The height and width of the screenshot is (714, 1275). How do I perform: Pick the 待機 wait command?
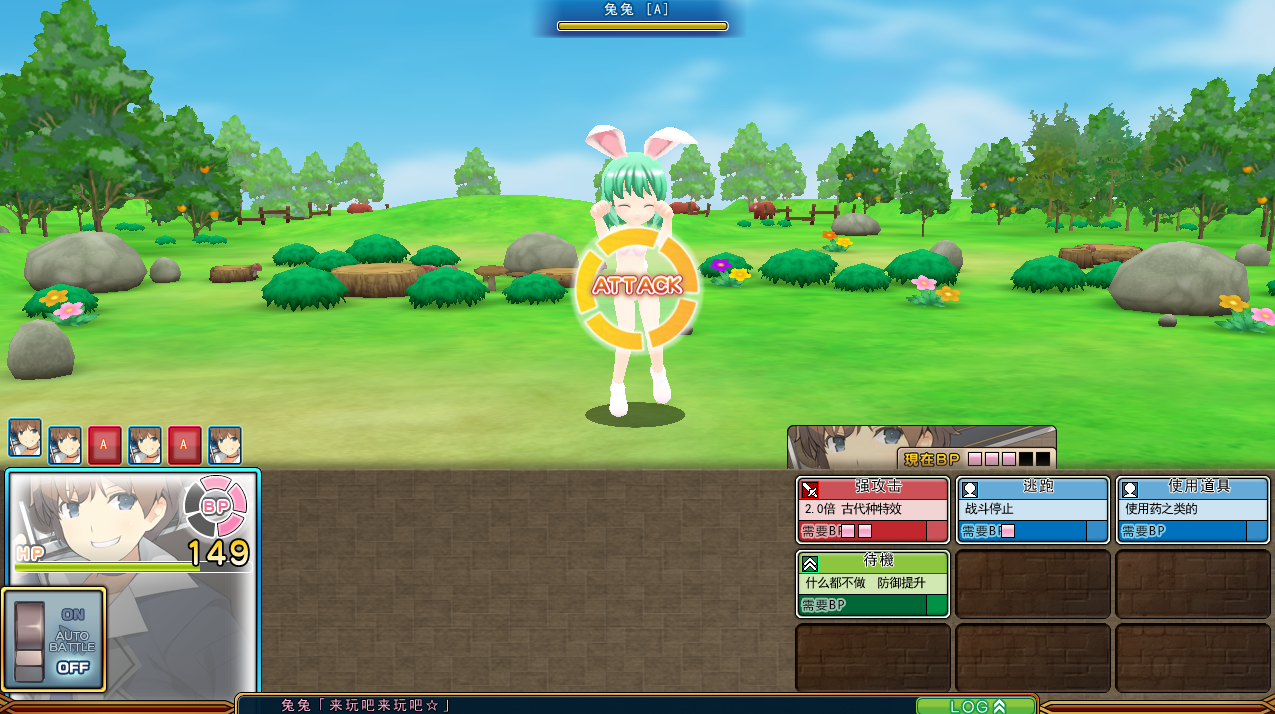point(872,584)
